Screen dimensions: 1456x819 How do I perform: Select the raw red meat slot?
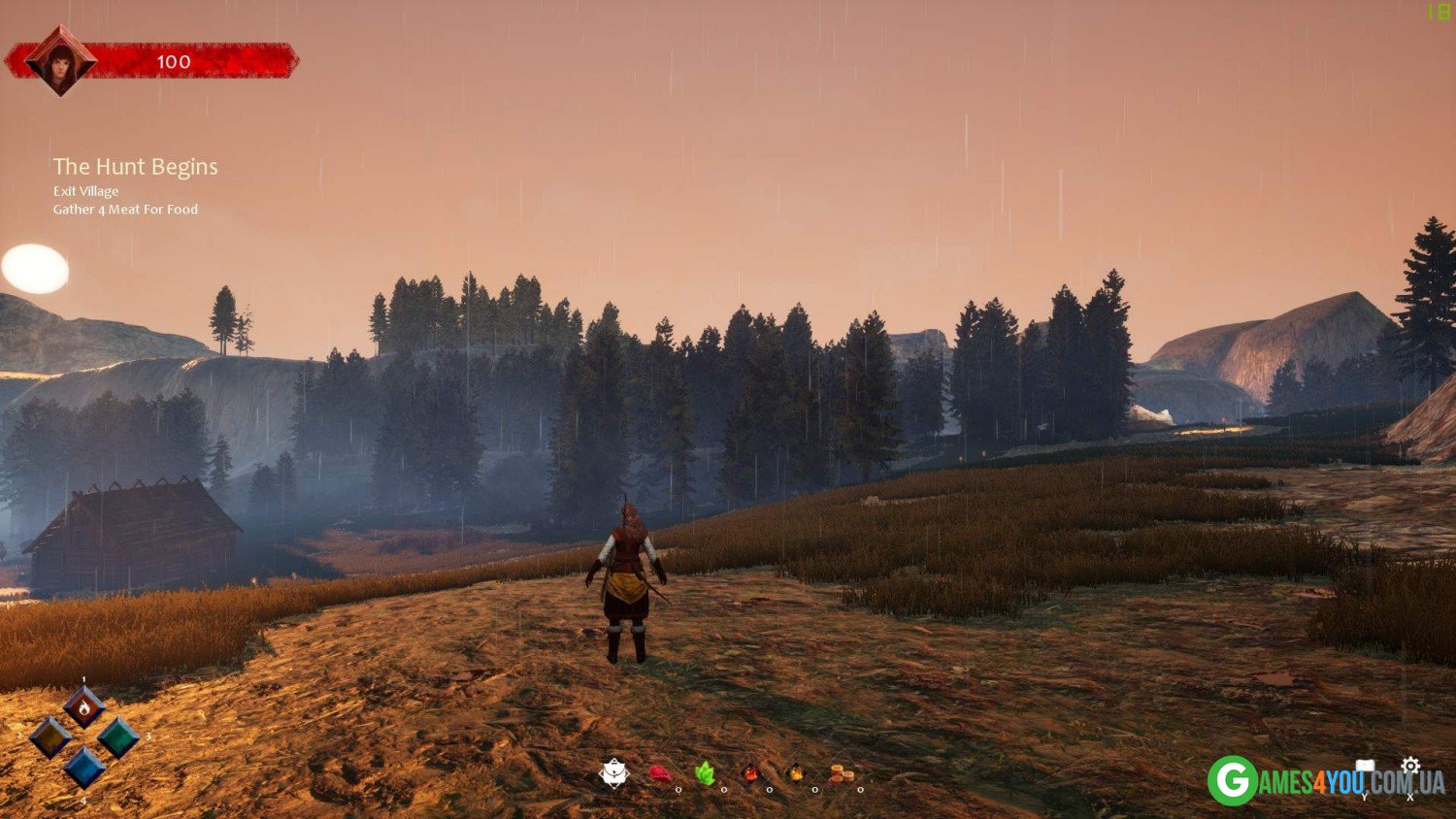(660, 774)
